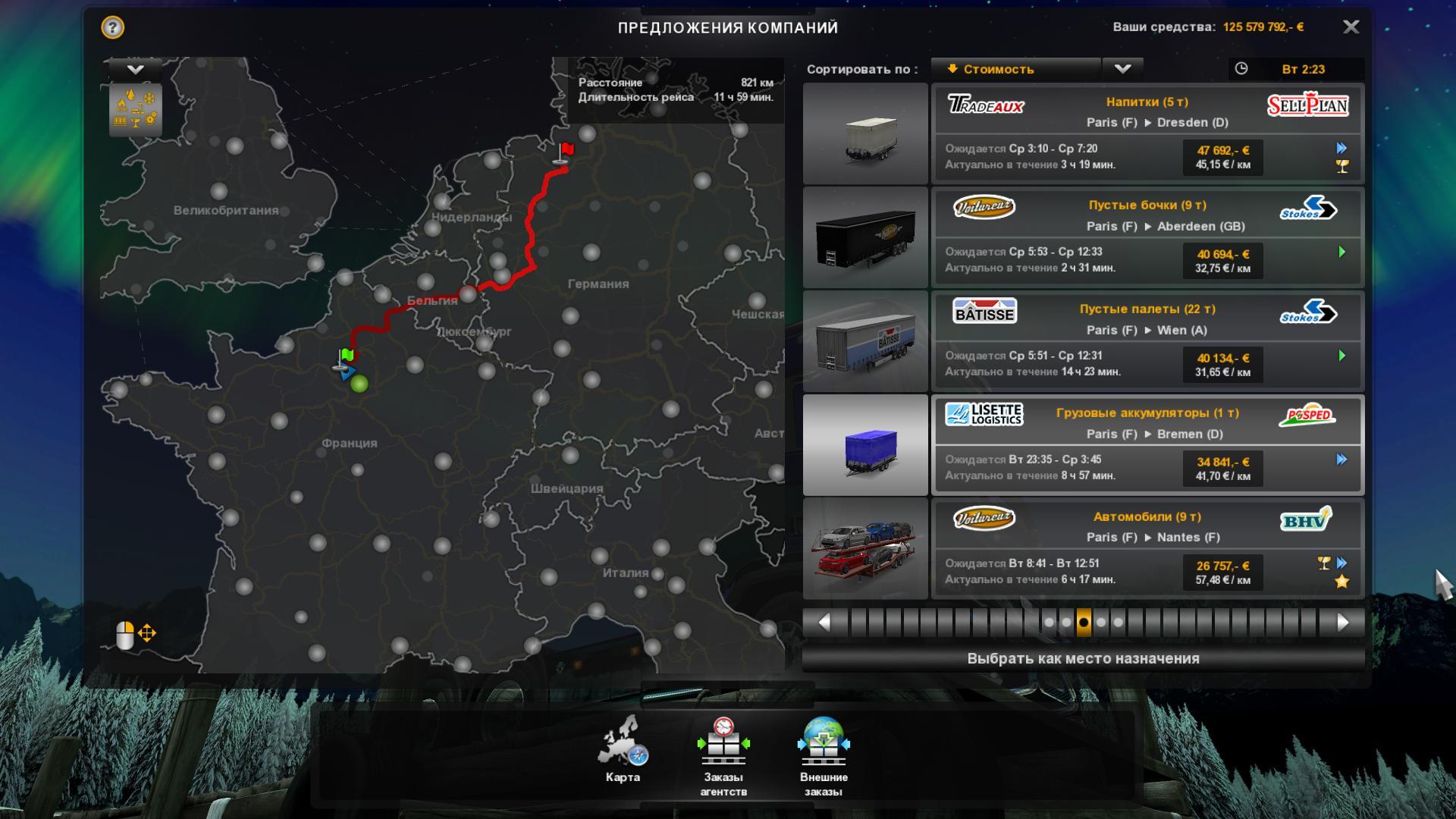Click the green start flag in Paris
Image resolution: width=1456 pixels, height=819 pixels.
tap(347, 356)
